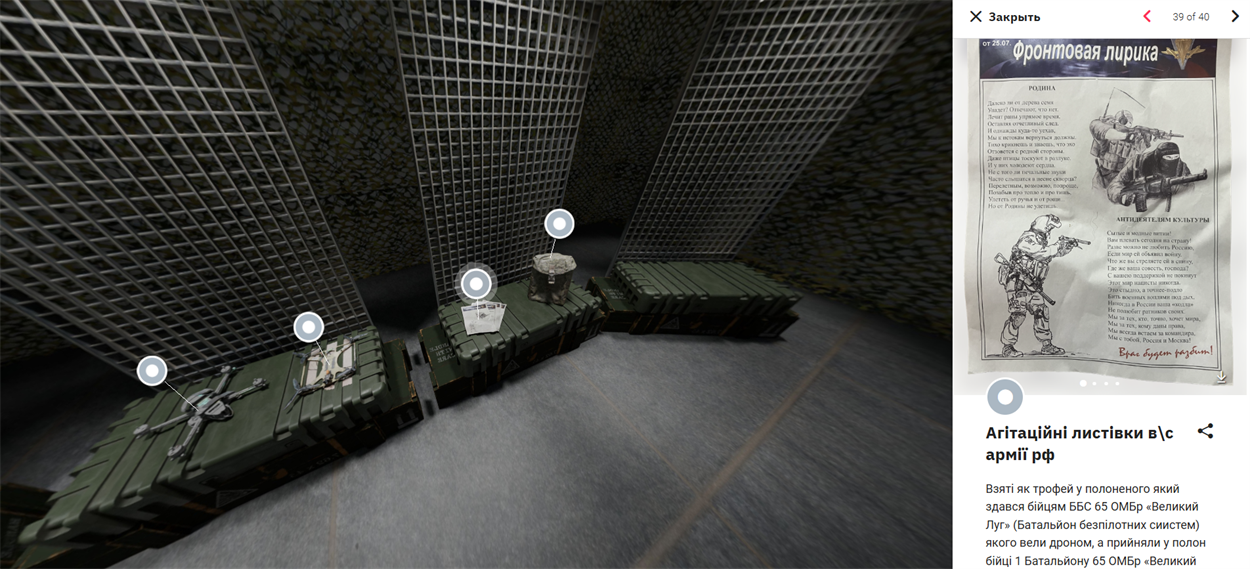Download the leaflet photo

point(1221,378)
